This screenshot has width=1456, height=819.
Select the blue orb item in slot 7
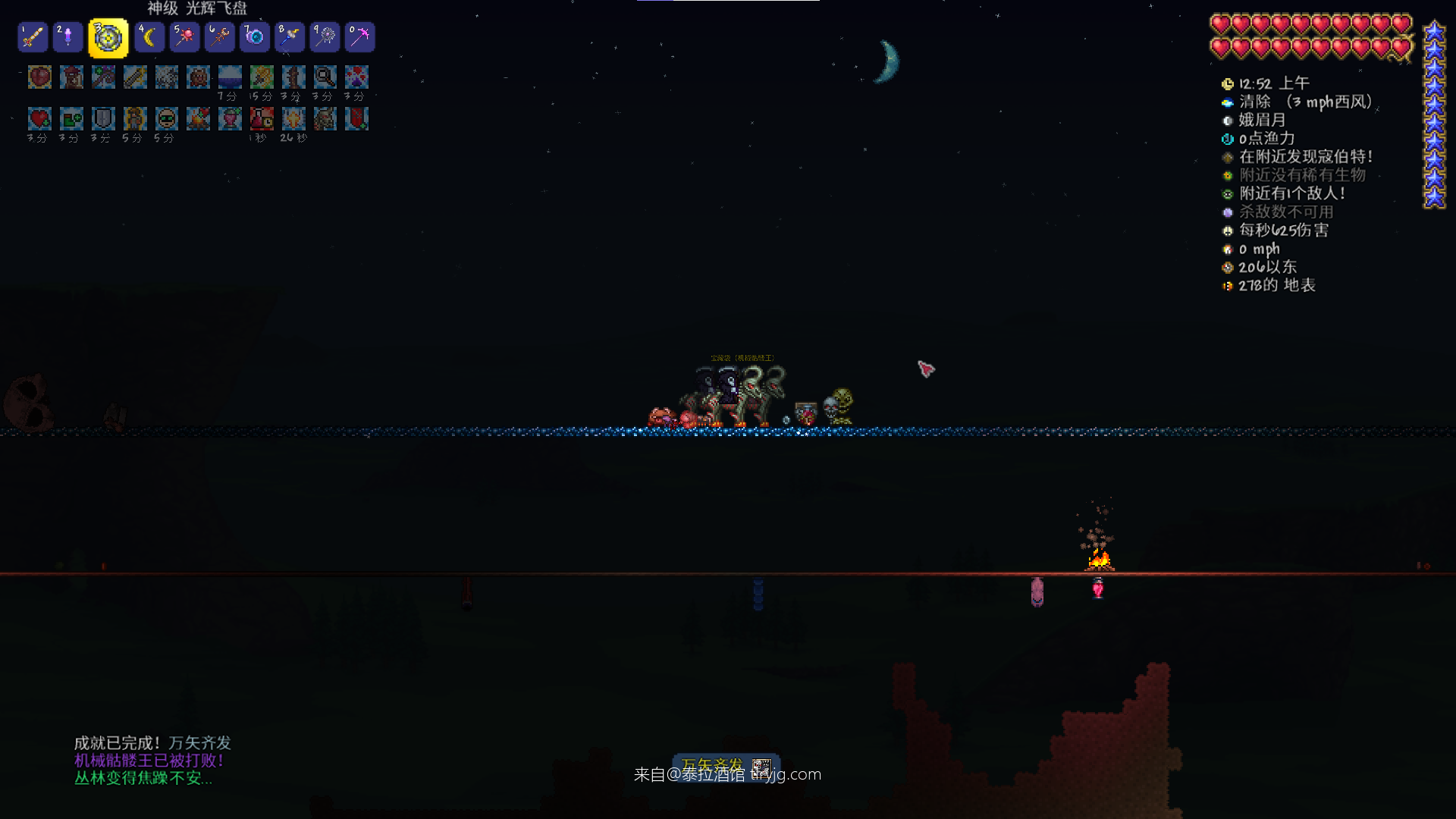[x=255, y=37]
